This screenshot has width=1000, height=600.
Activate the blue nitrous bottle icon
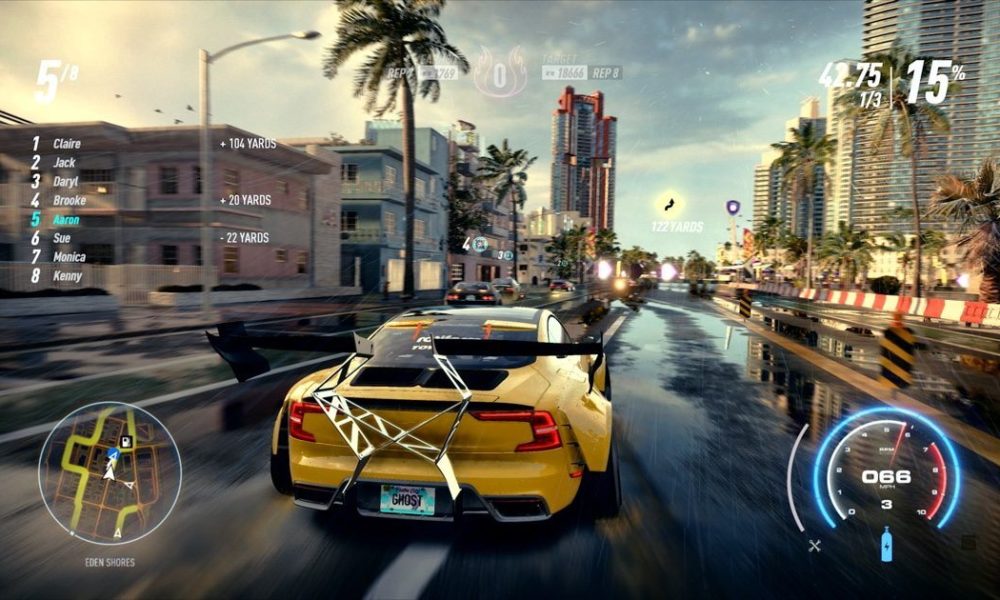[886, 545]
